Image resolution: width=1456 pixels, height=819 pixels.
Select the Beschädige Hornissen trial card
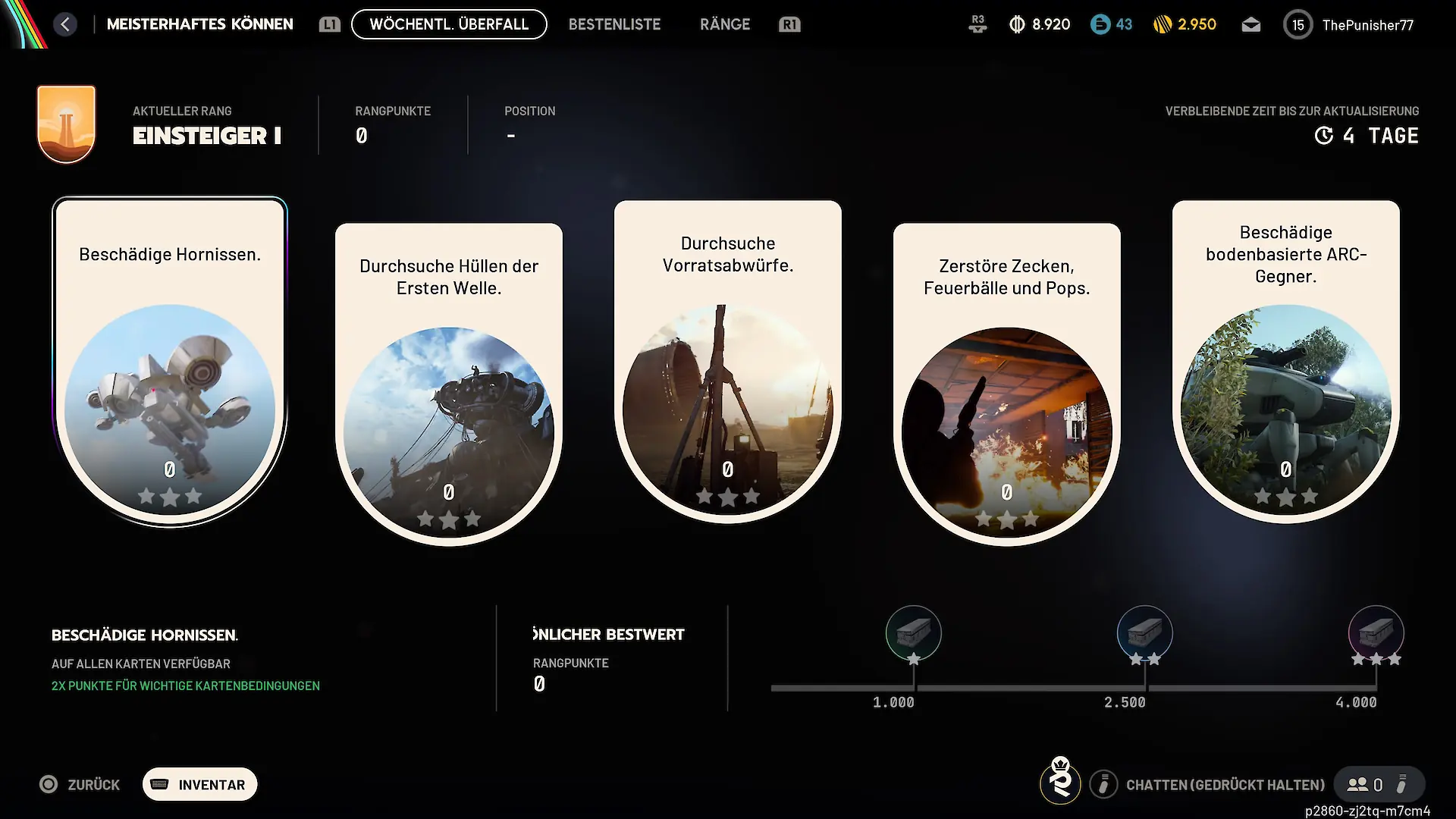[170, 362]
